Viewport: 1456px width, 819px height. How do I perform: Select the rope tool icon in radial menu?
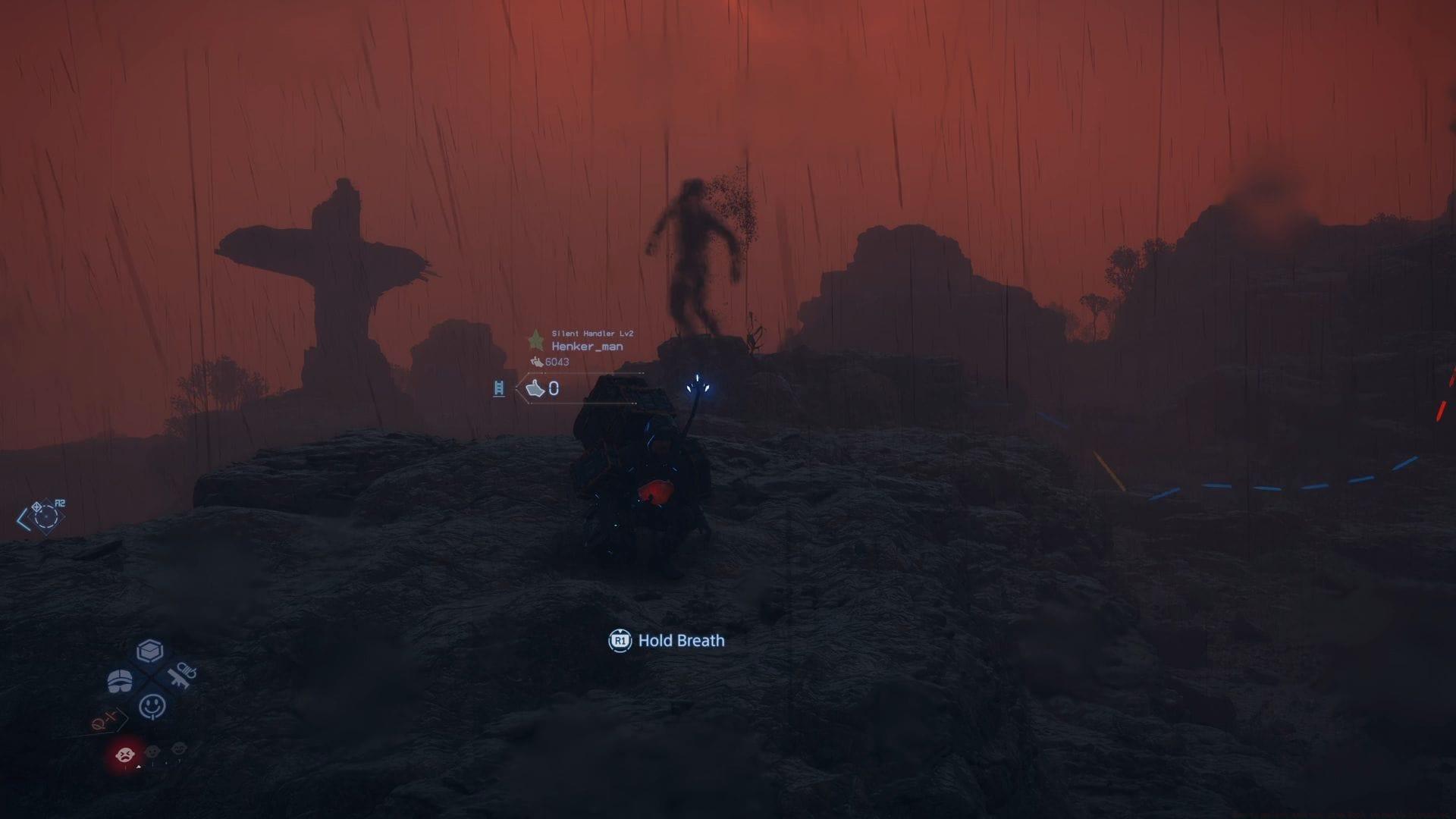click(x=182, y=676)
